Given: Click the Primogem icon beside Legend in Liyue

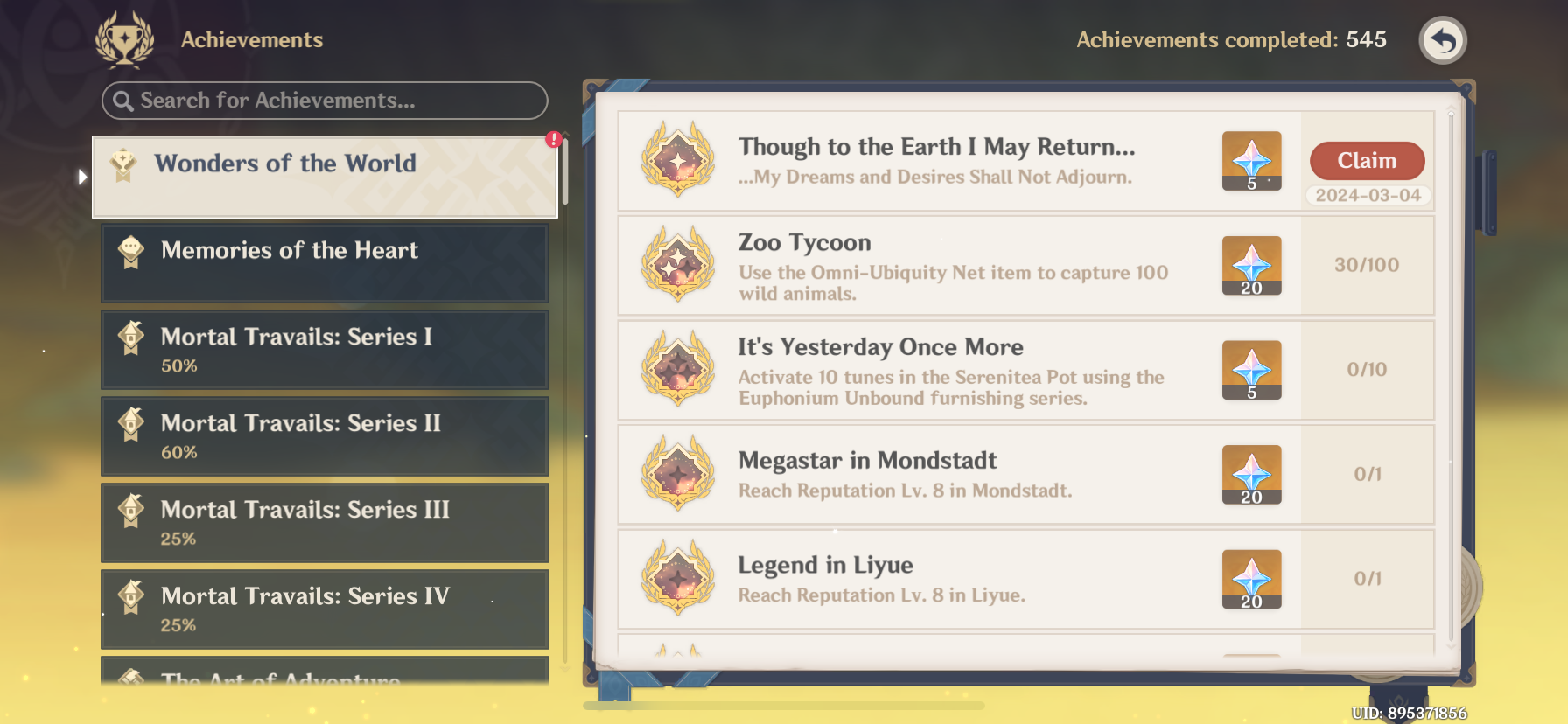Looking at the screenshot, I should tap(1250, 579).
